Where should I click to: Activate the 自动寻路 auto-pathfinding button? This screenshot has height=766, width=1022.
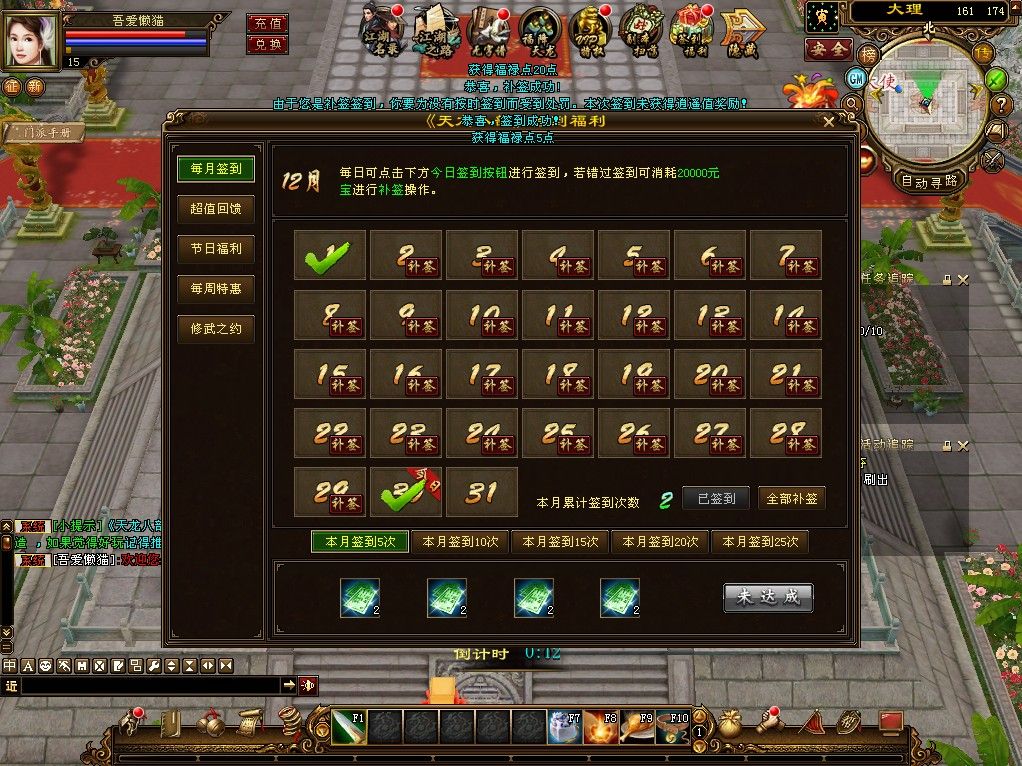click(x=929, y=181)
